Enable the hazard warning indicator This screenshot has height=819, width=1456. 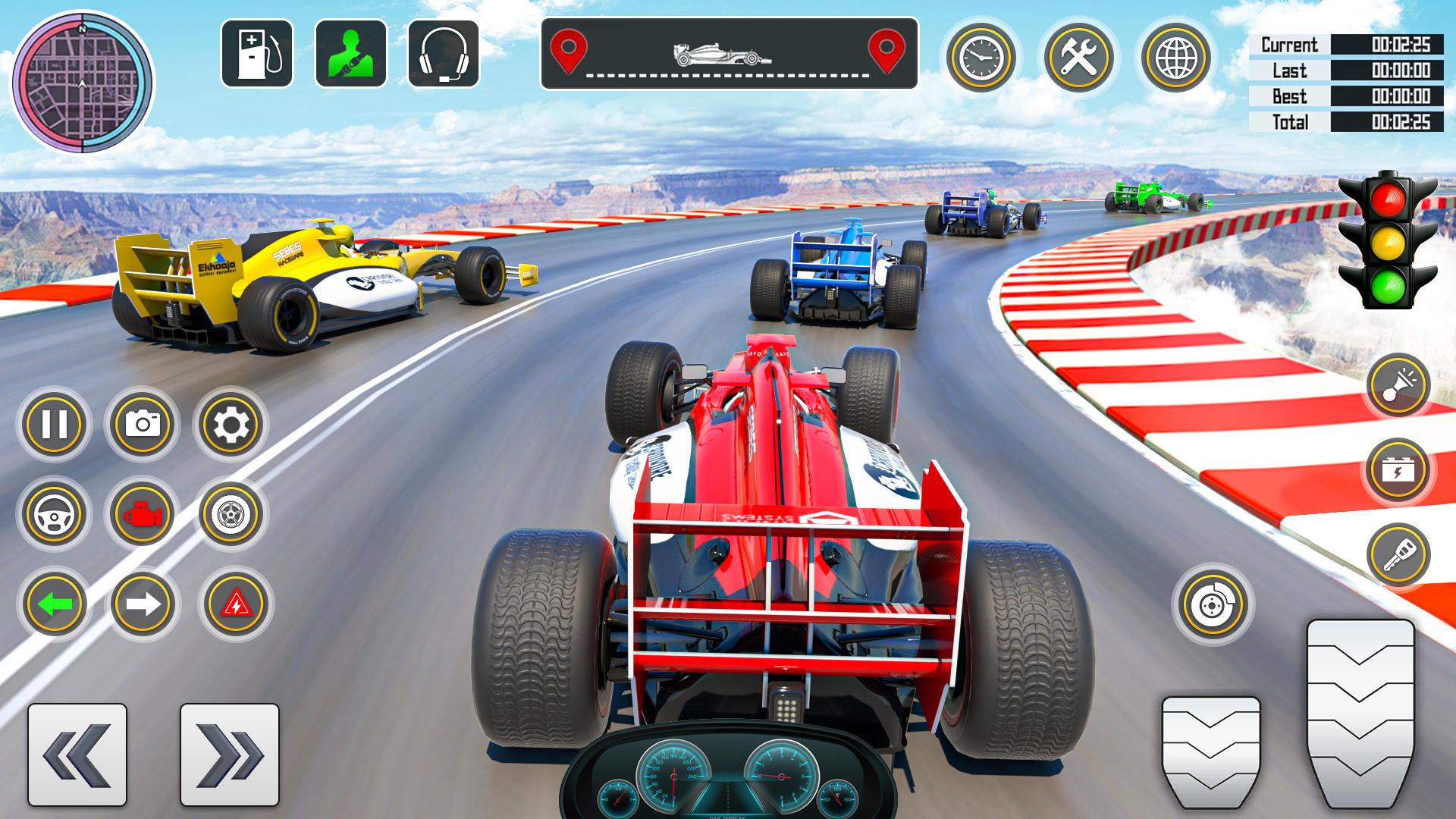pos(231,603)
